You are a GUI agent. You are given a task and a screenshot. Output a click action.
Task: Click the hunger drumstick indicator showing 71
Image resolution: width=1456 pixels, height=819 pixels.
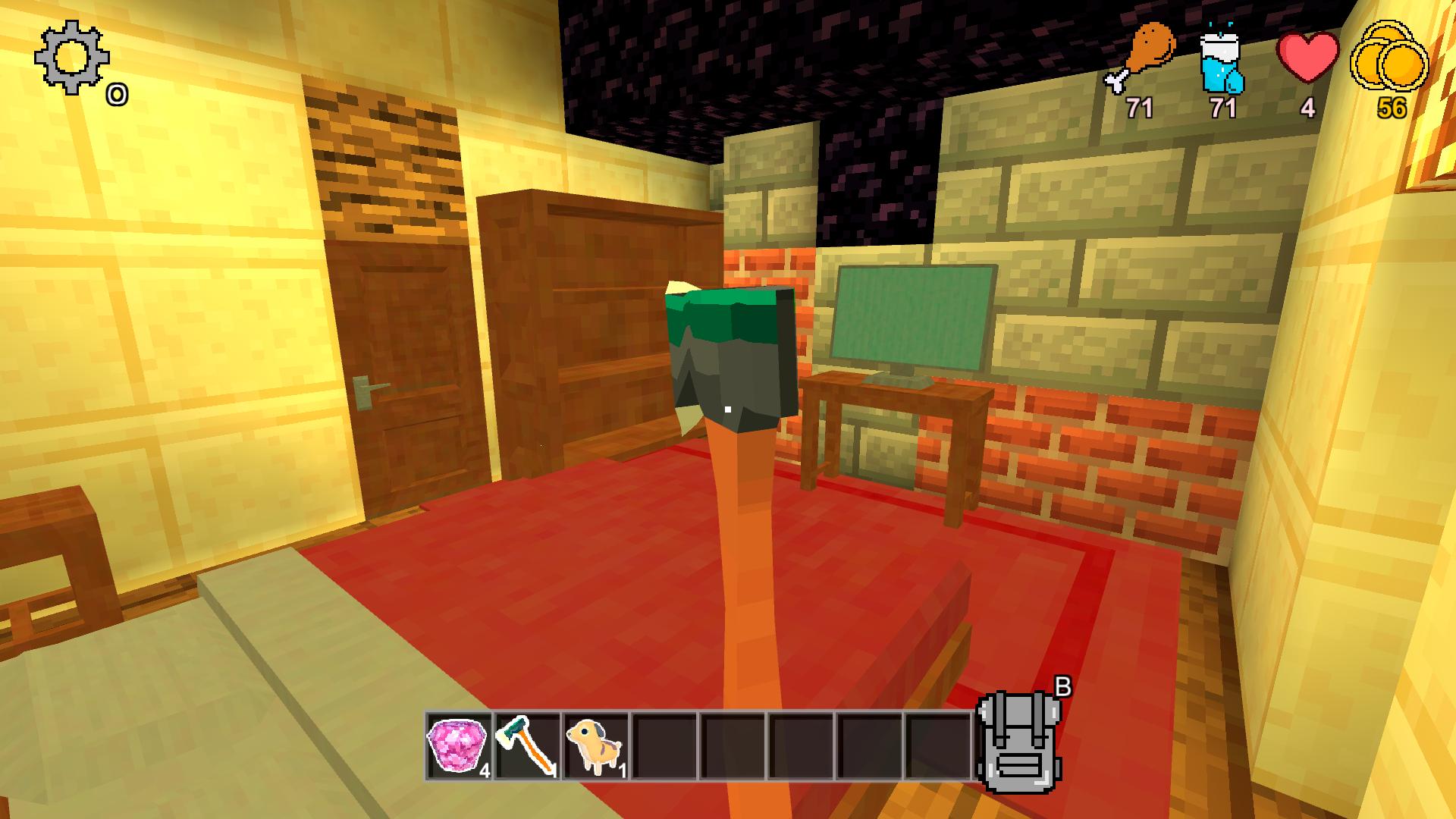[1147, 49]
